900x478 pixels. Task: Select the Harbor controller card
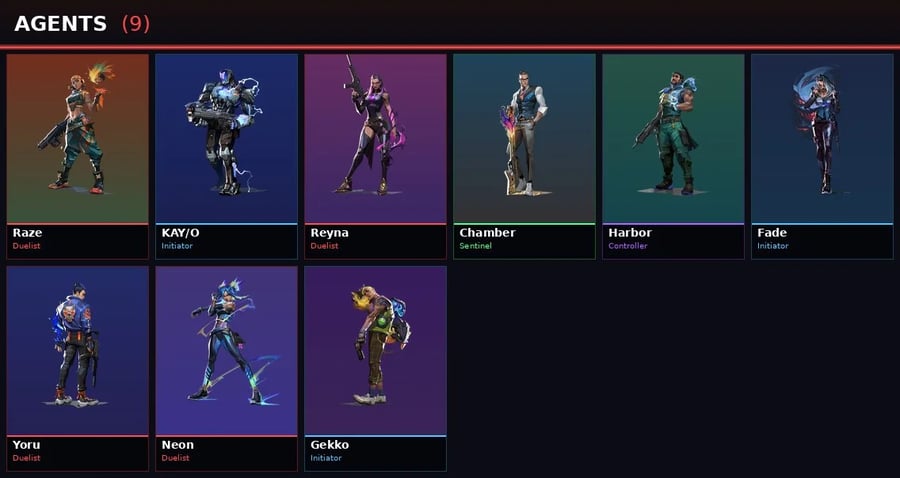pos(673,156)
